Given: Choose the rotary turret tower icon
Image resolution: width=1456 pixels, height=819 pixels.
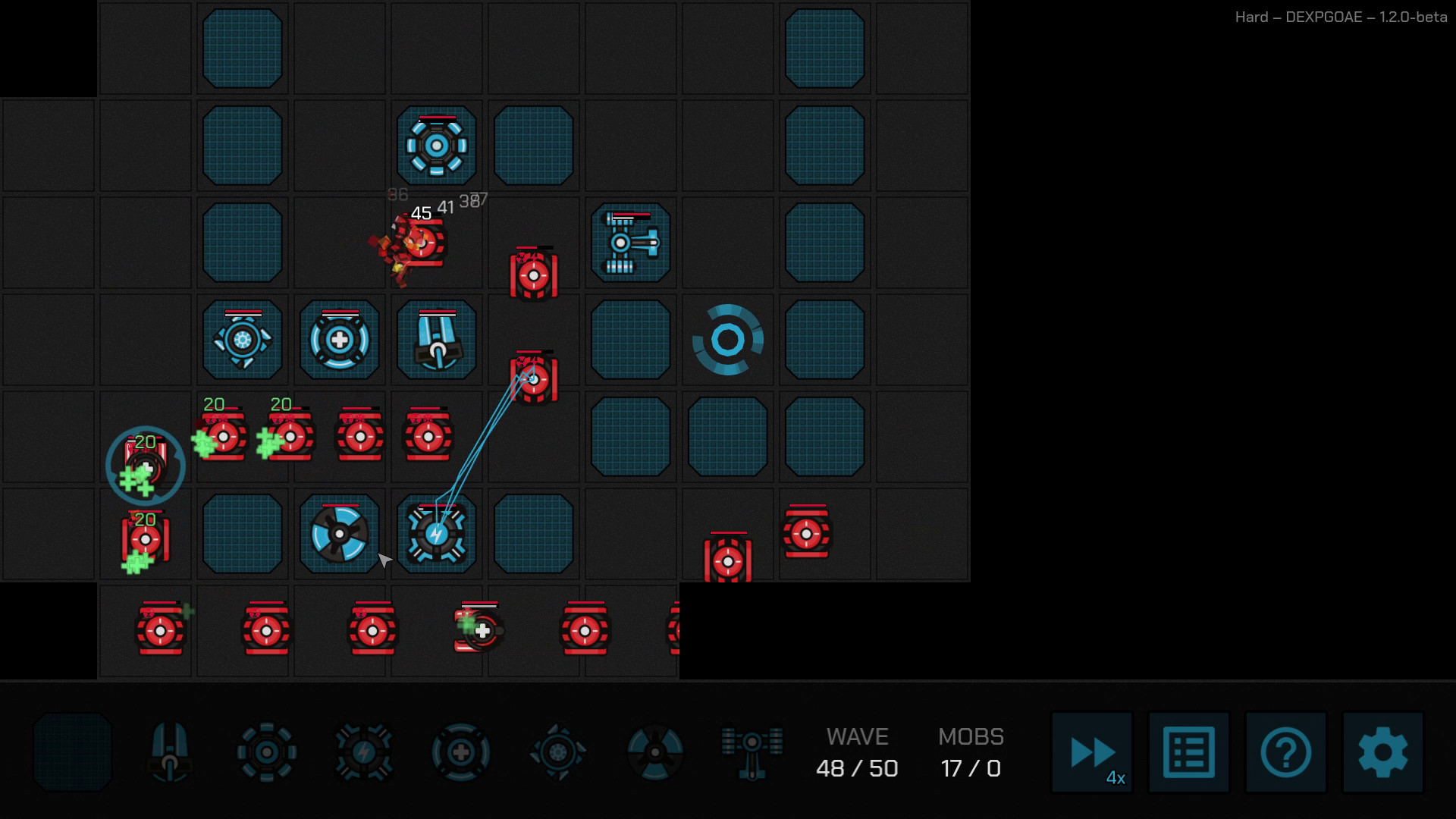Looking at the screenshot, I should pyautogui.click(x=267, y=751).
